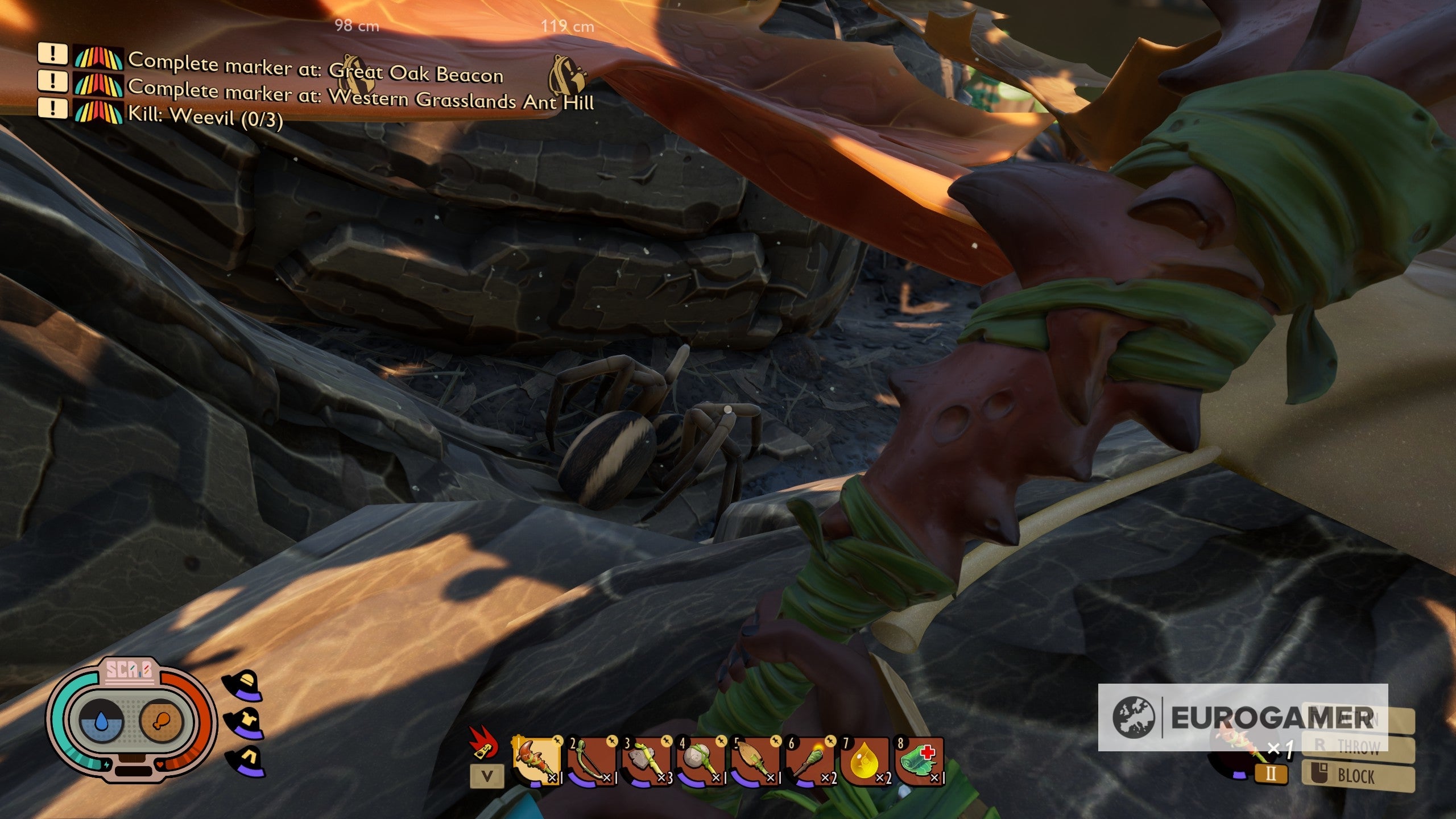The width and height of the screenshot is (1456, 819).
Task: Equip the torch in hotbar slot 6
Action: tap(810, 761)
